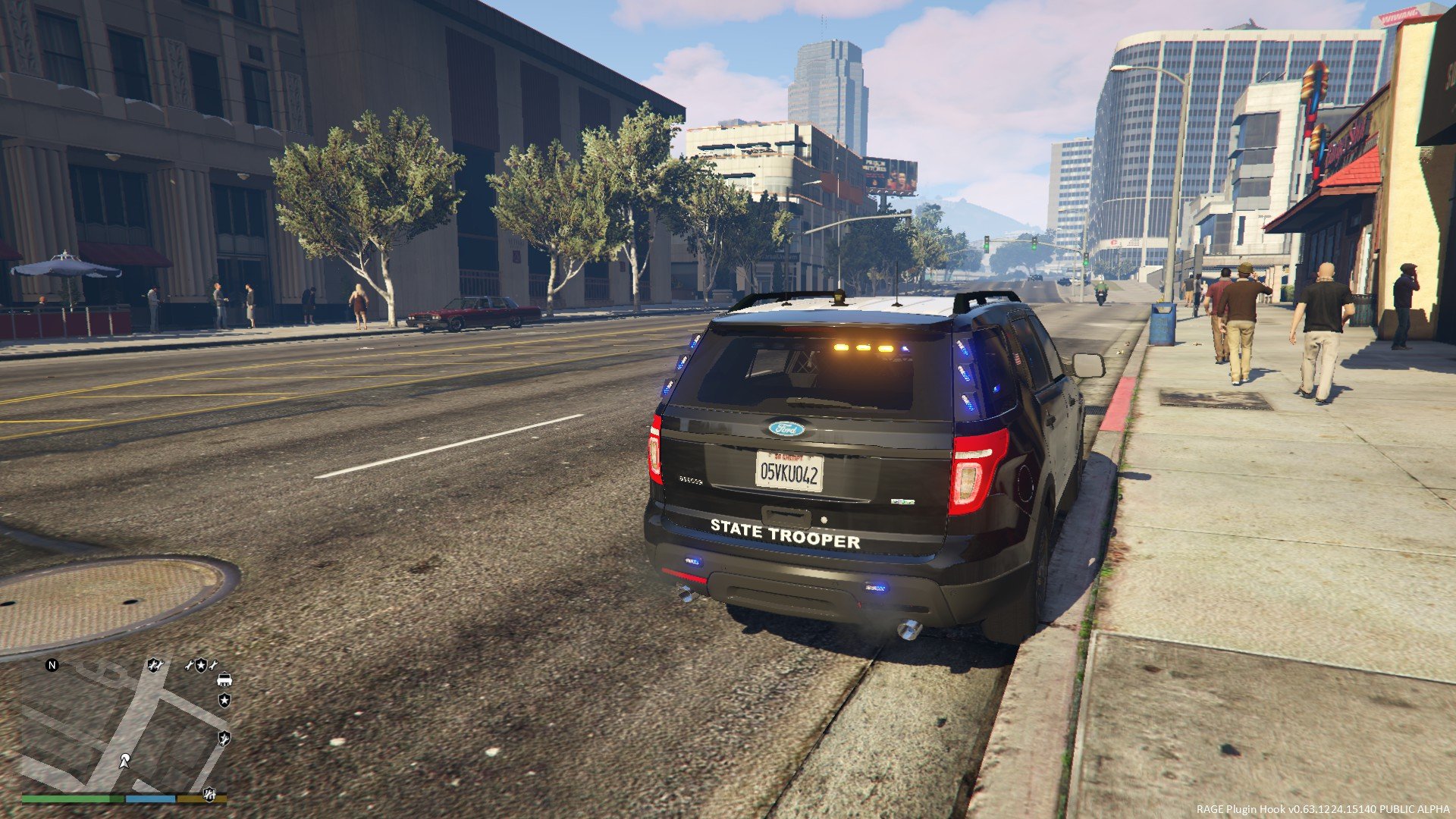Click the plain star shield blip without wrenches
This screenshot has width=1456, height=819.
click(x=224, y=700)
